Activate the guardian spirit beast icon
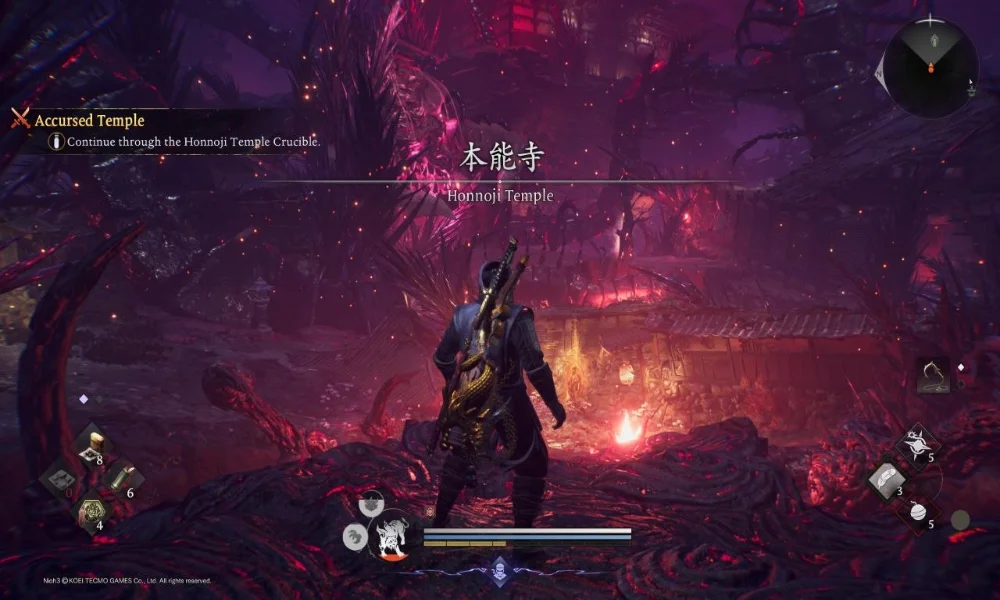Viewport: 1000px width, 600px height. [x=388, y=539]
